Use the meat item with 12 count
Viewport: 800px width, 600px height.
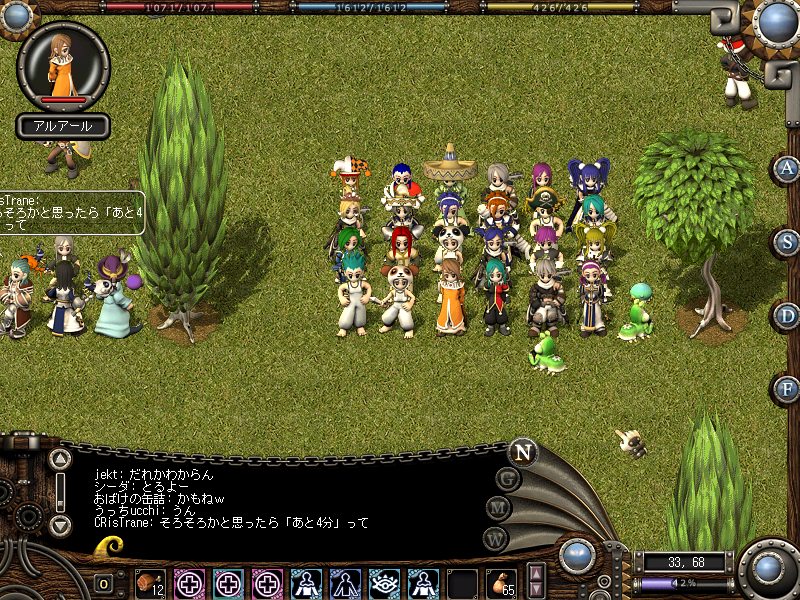[x=150, y=583]
